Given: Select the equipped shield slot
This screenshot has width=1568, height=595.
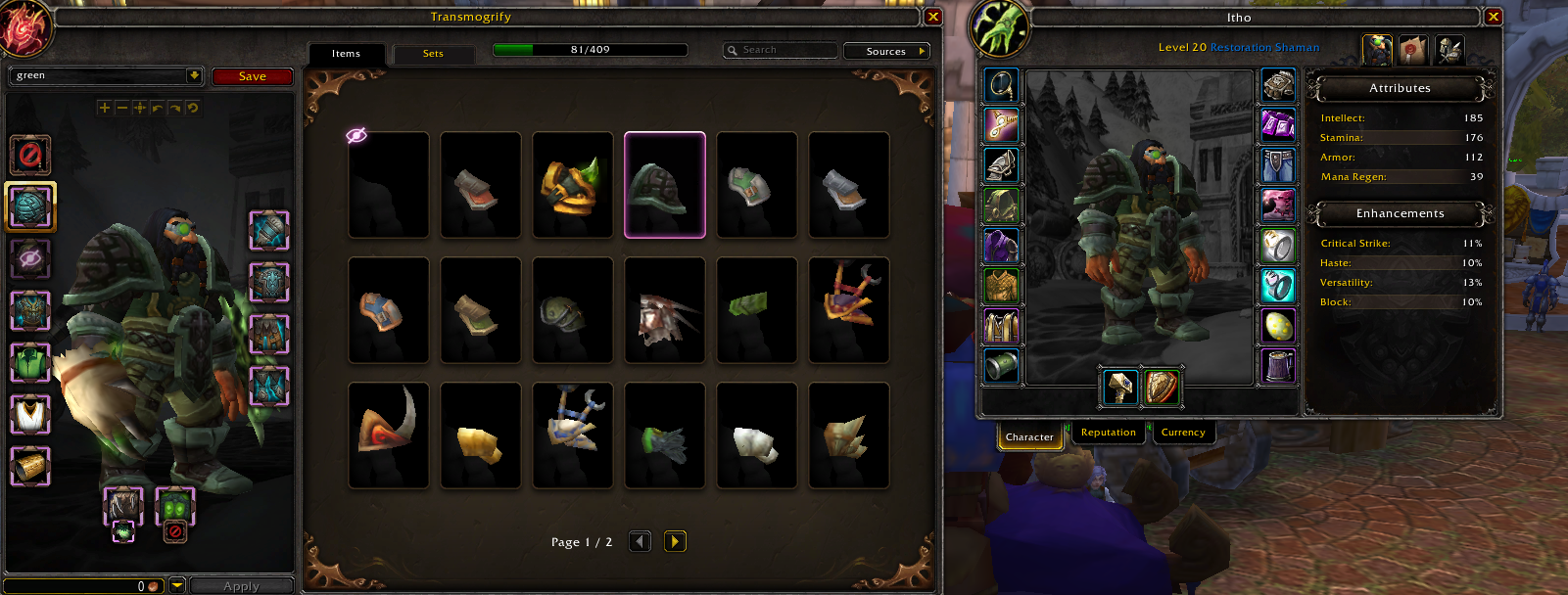Looking at the screenshot, I should [x=1162, y=388].
